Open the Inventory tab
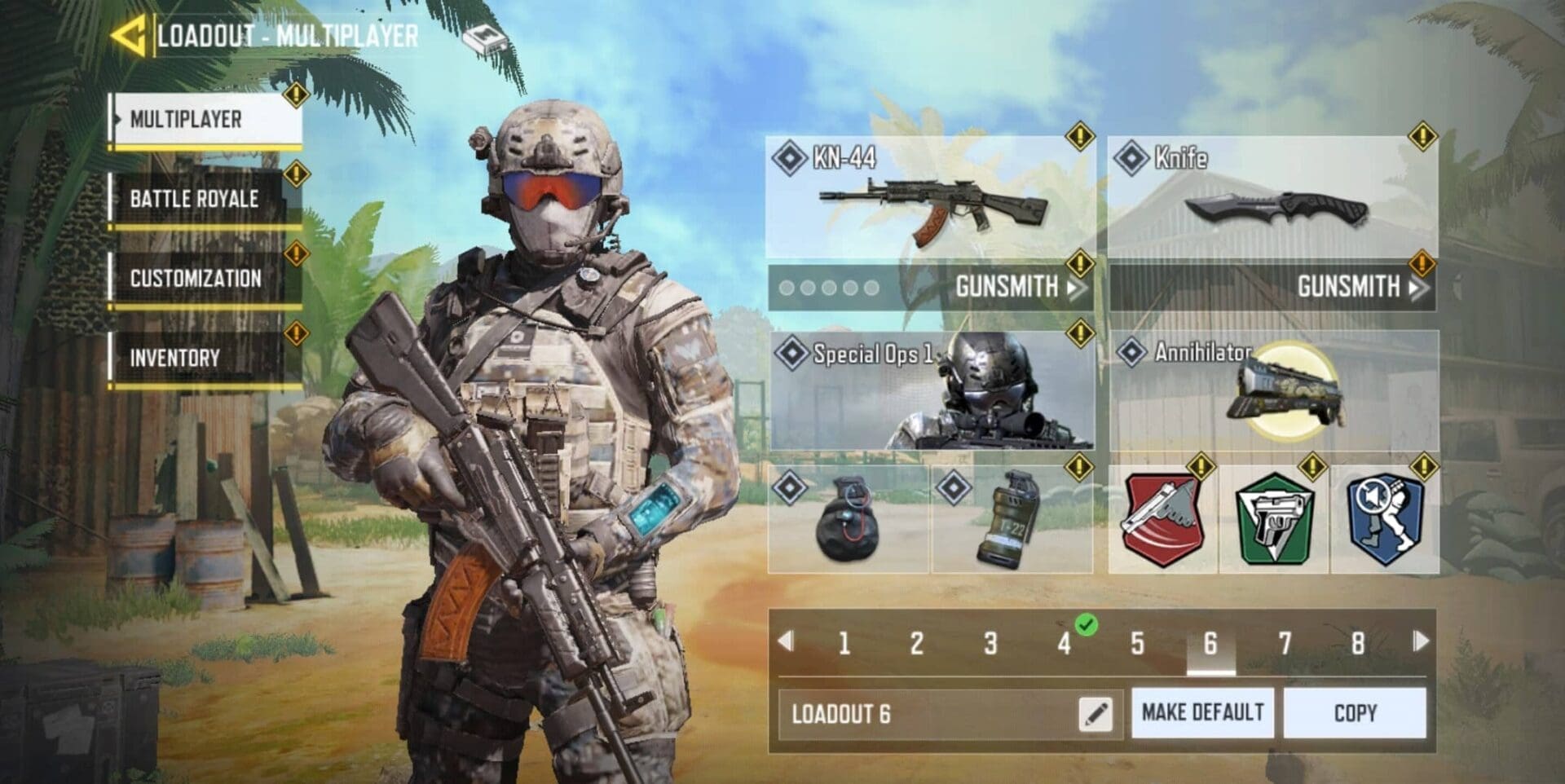The image size is (1565, 784). (196, 357)
